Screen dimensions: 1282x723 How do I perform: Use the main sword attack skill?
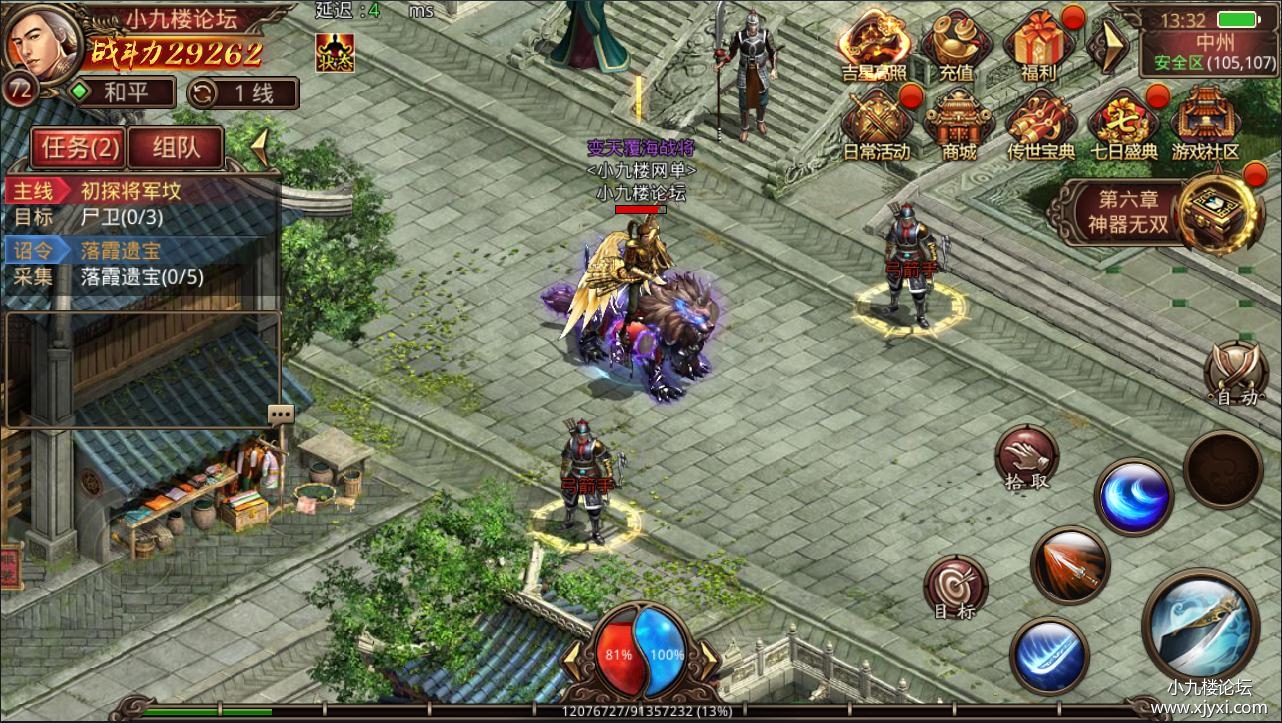pos(1200,626)
